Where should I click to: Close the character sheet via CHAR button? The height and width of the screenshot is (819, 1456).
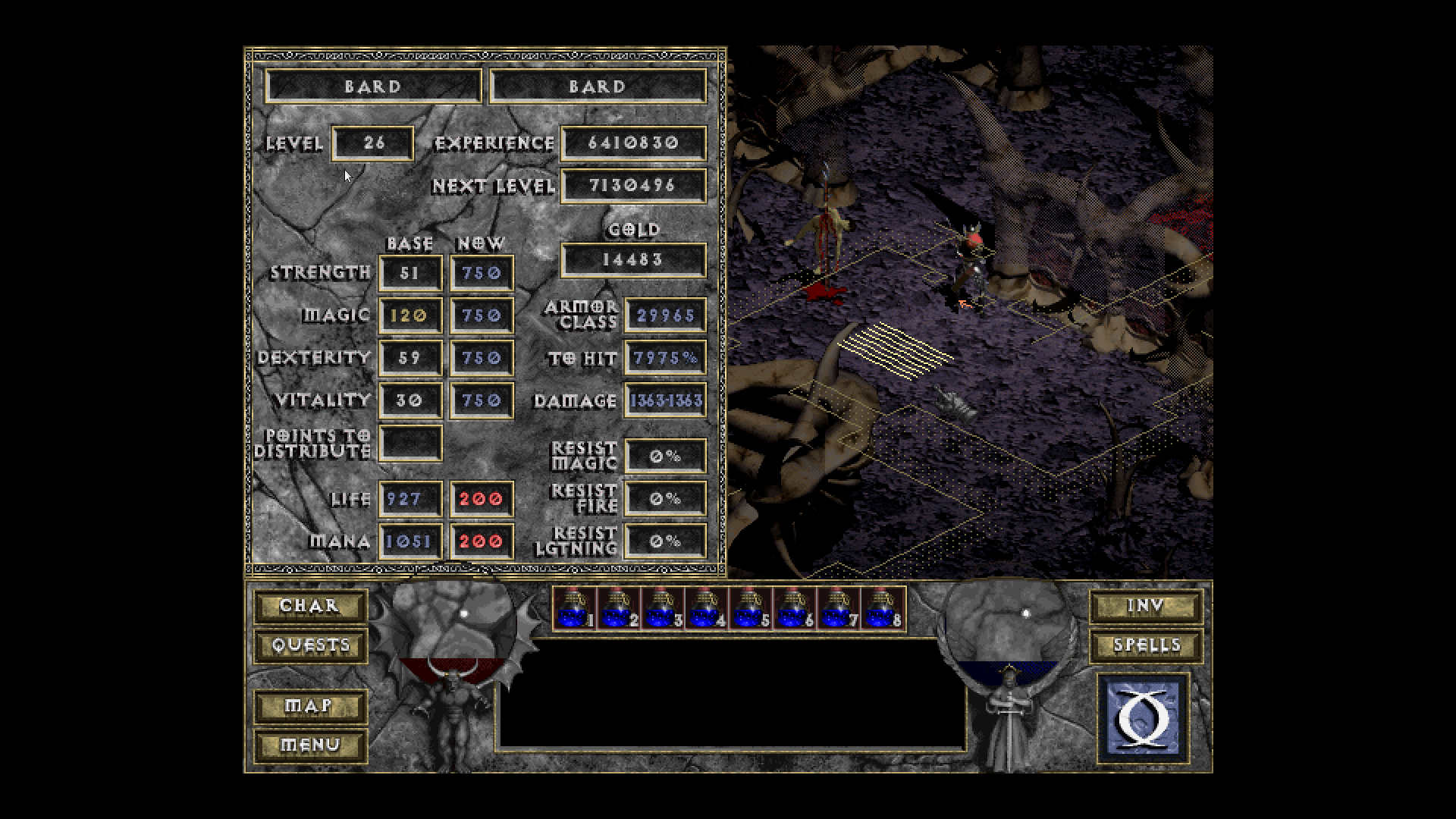(x=310, y=606)
